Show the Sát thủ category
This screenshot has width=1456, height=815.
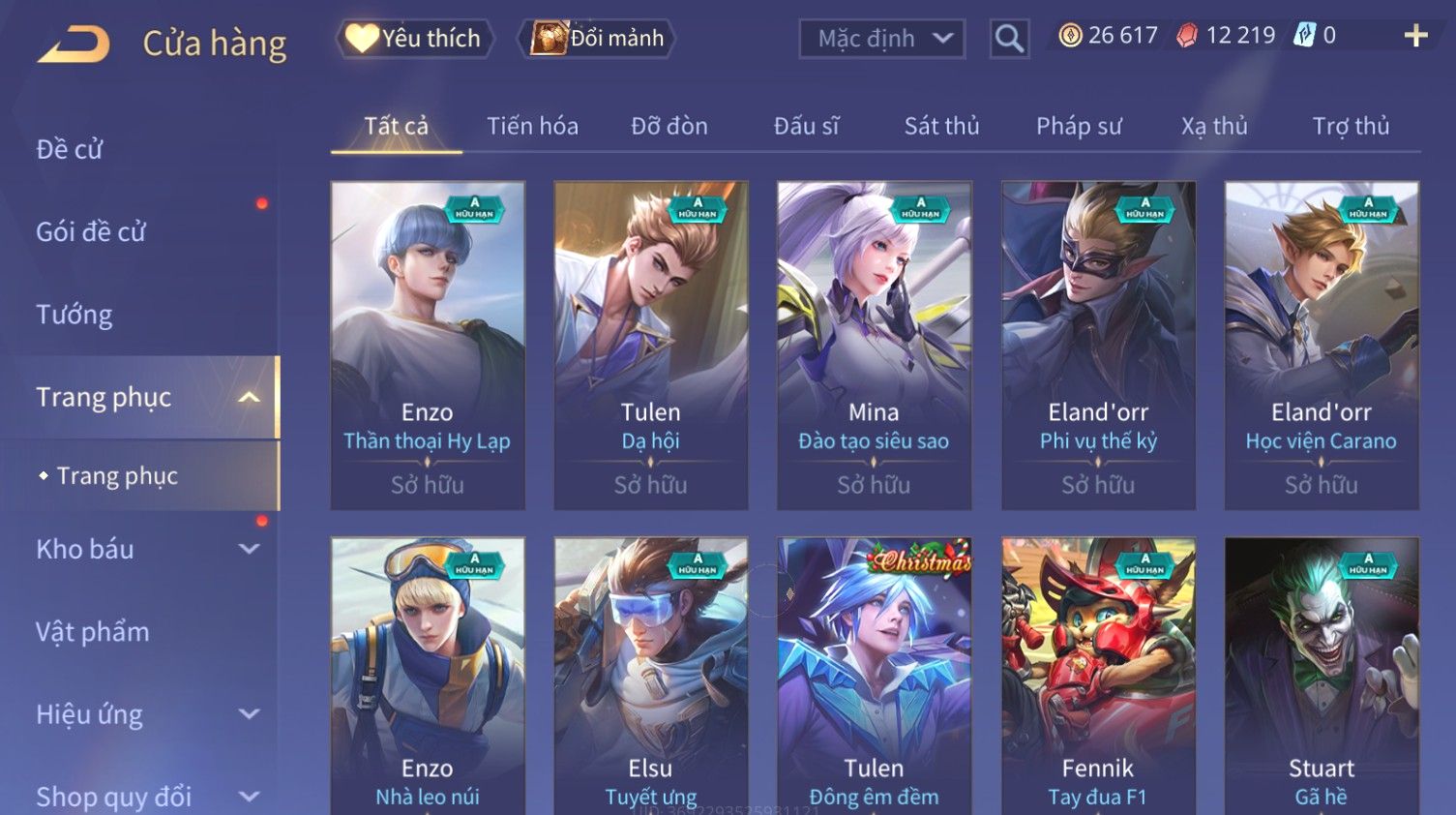click(x=941, y=126)
